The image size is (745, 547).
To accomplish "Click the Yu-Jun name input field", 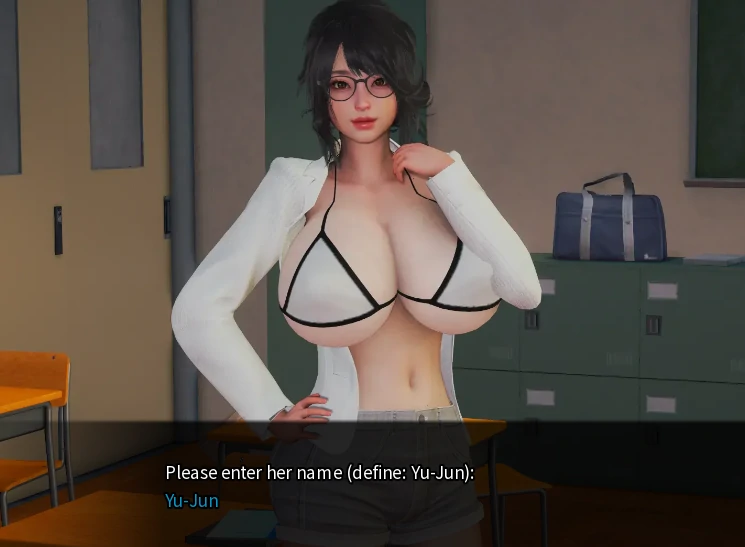I will pos(192,501).
